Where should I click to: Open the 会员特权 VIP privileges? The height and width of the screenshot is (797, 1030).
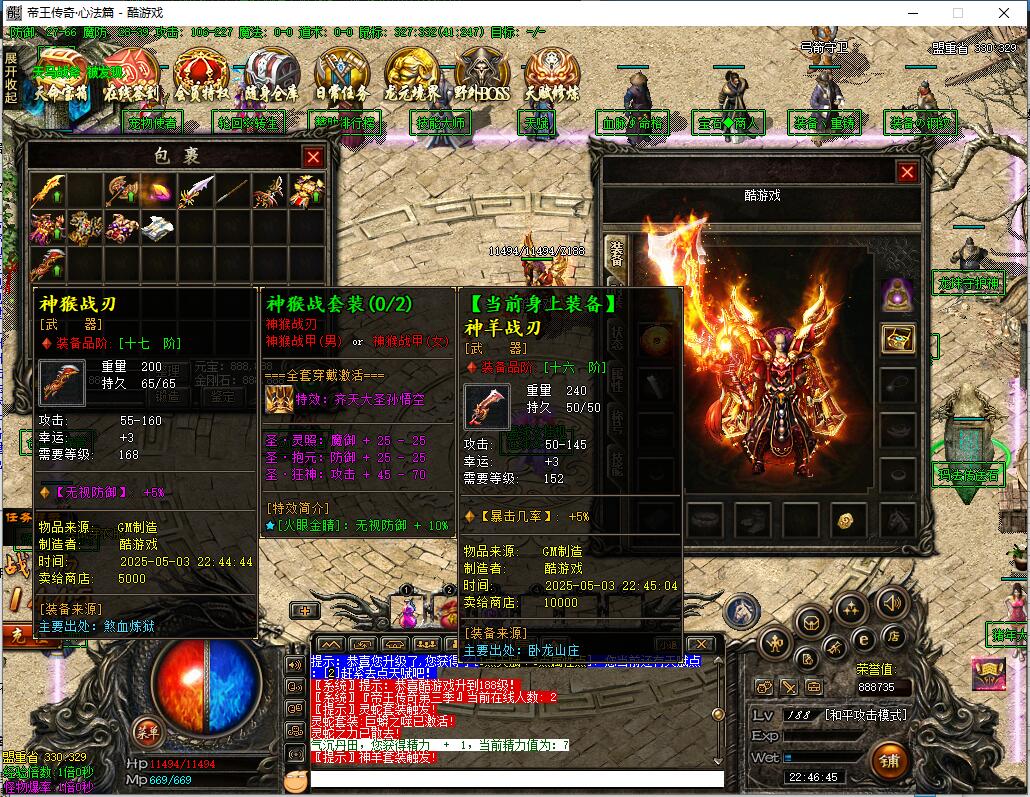coord(201,78)
